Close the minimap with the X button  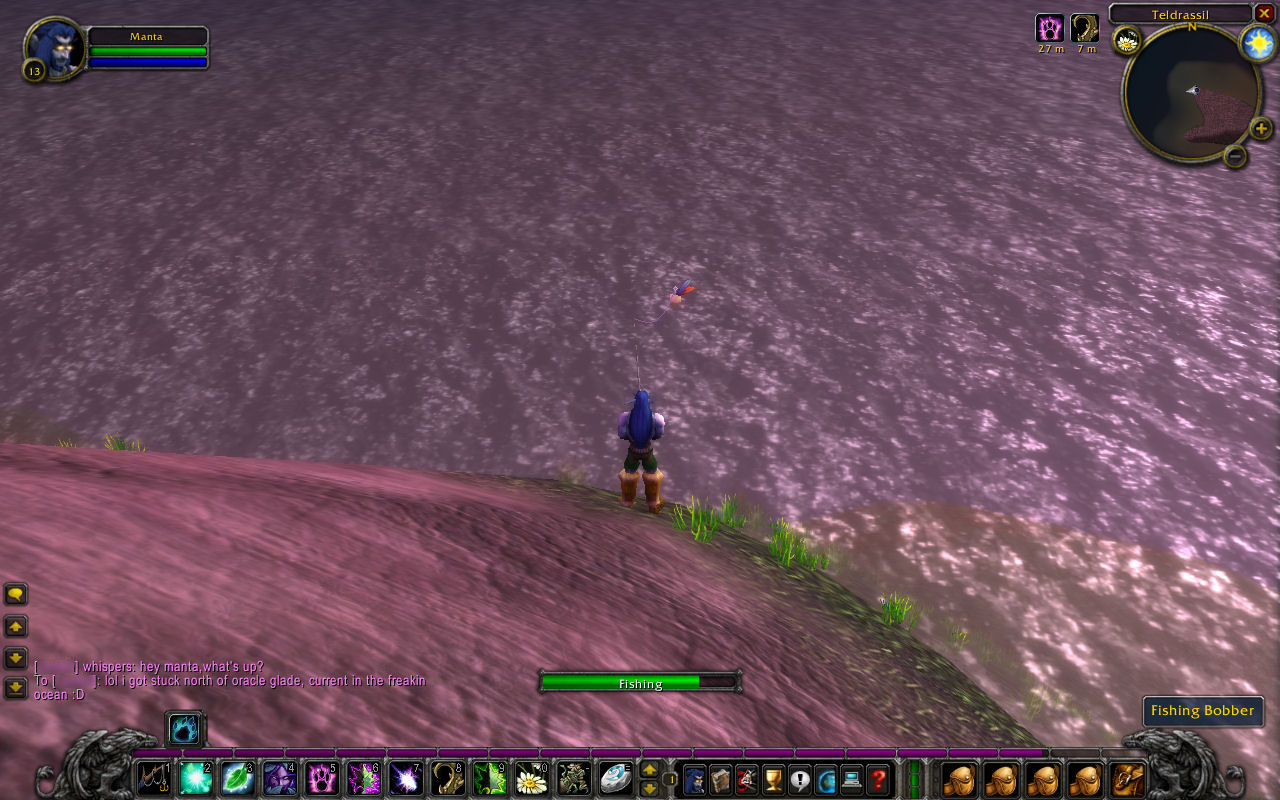coord(1264,13)
